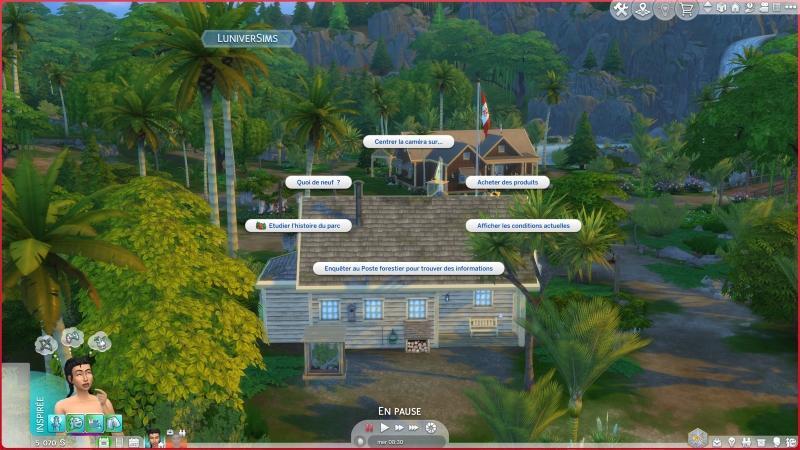800x450 pixels.
Task: Open the world map pin icon
Action: pos(642,10)
